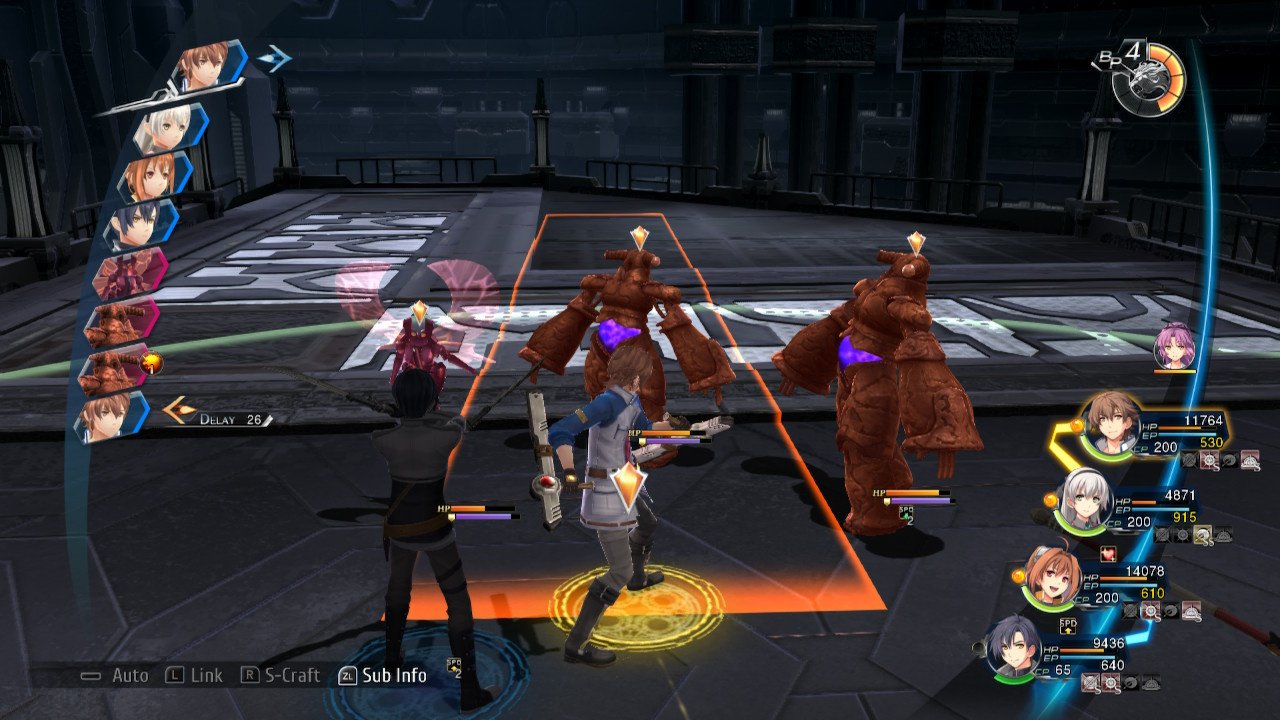Choose the white-haired party member with 4871 HP
This screenshot has height=720, width=1280.
pyautogui.click(x=1083, y=497)
